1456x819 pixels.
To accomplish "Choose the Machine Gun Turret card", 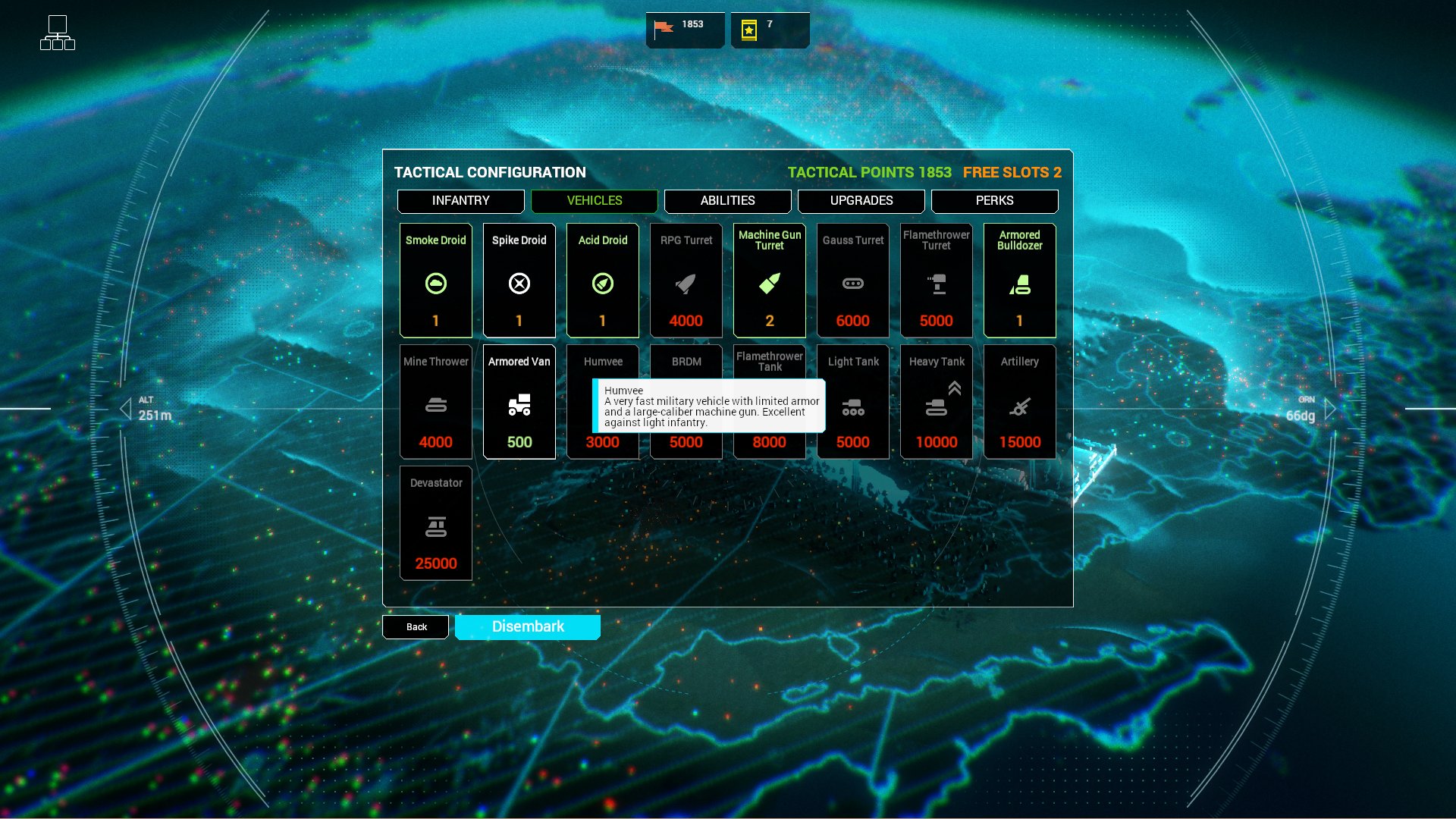I will point(770,281).
